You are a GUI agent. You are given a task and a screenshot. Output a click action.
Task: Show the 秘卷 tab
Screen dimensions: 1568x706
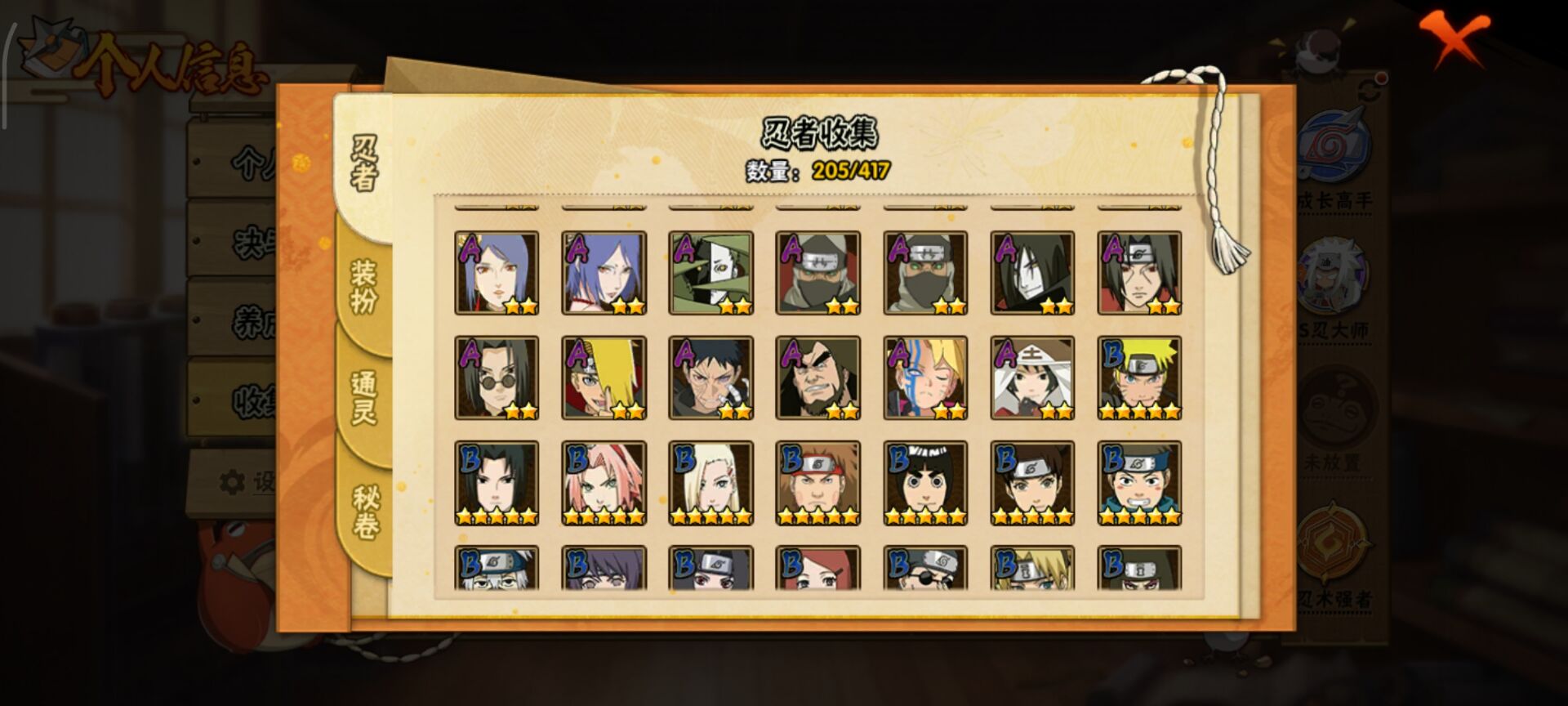pos(365,511)
